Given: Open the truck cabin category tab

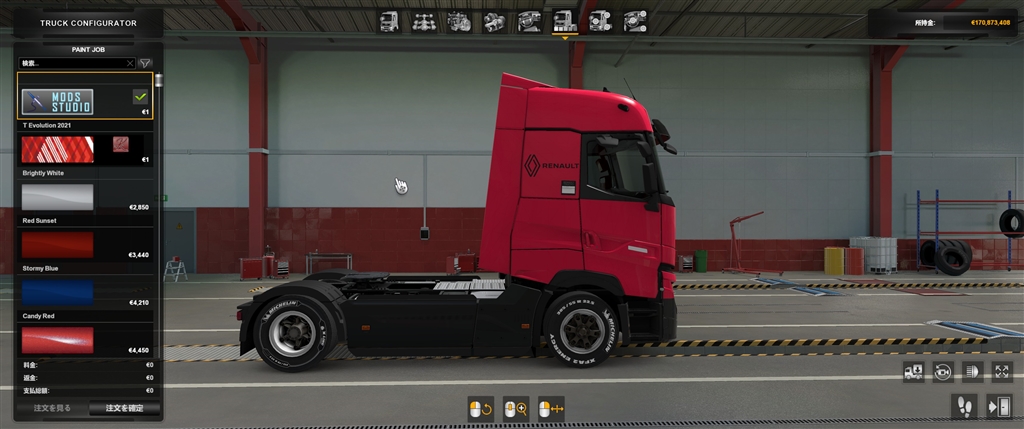Looking at the screenshot, I should click(x=390, y=21).
